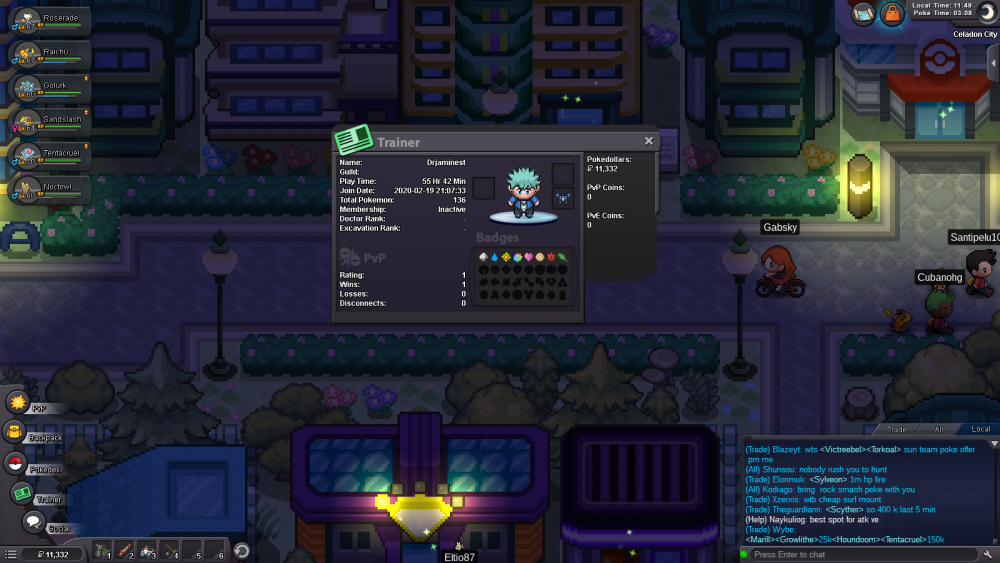Click the chat input field
This screenshot has height=563, width=1000.
click(860, 554)
